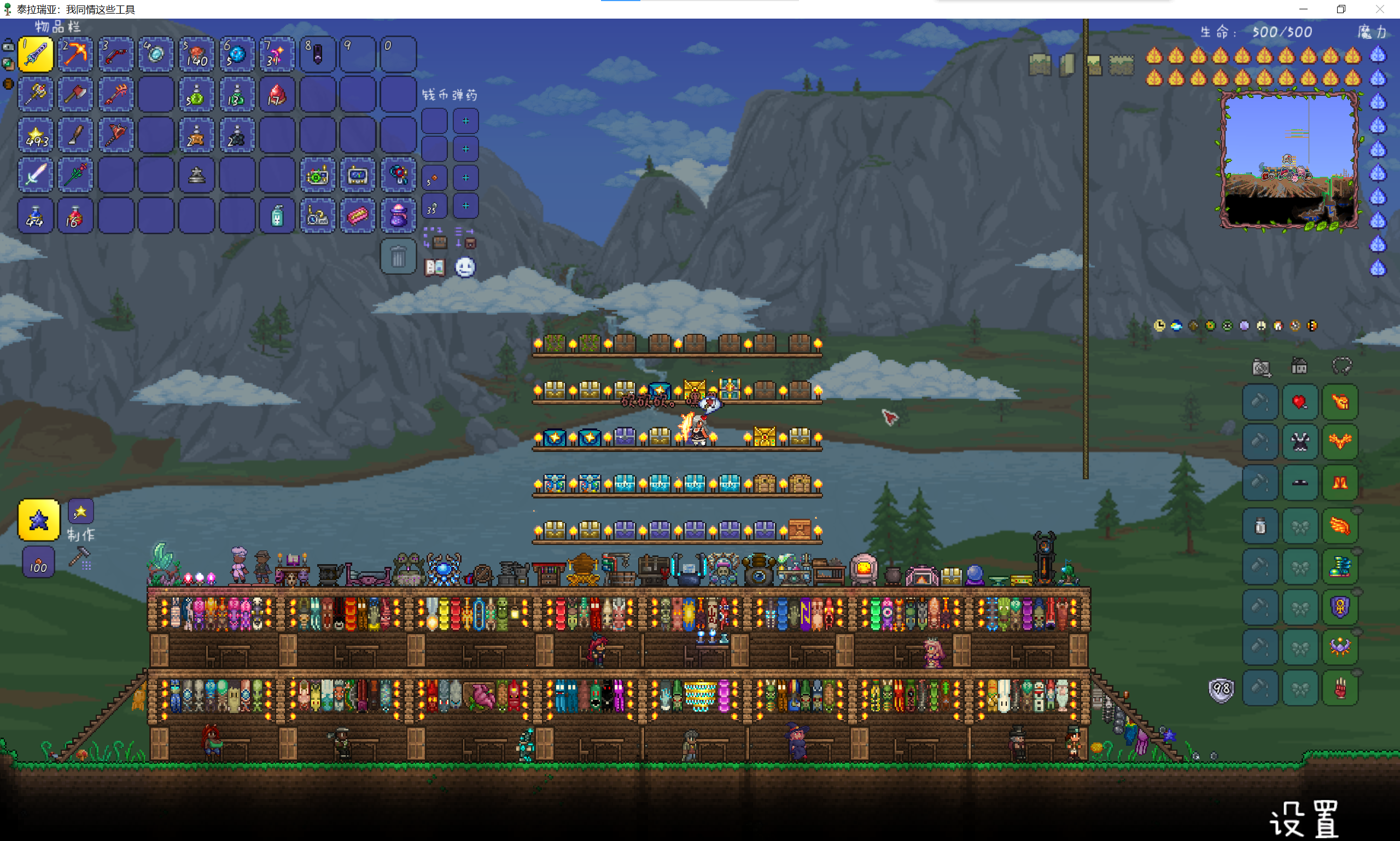
Task: Click the purple void bag slot
Action: pos(398,216)
